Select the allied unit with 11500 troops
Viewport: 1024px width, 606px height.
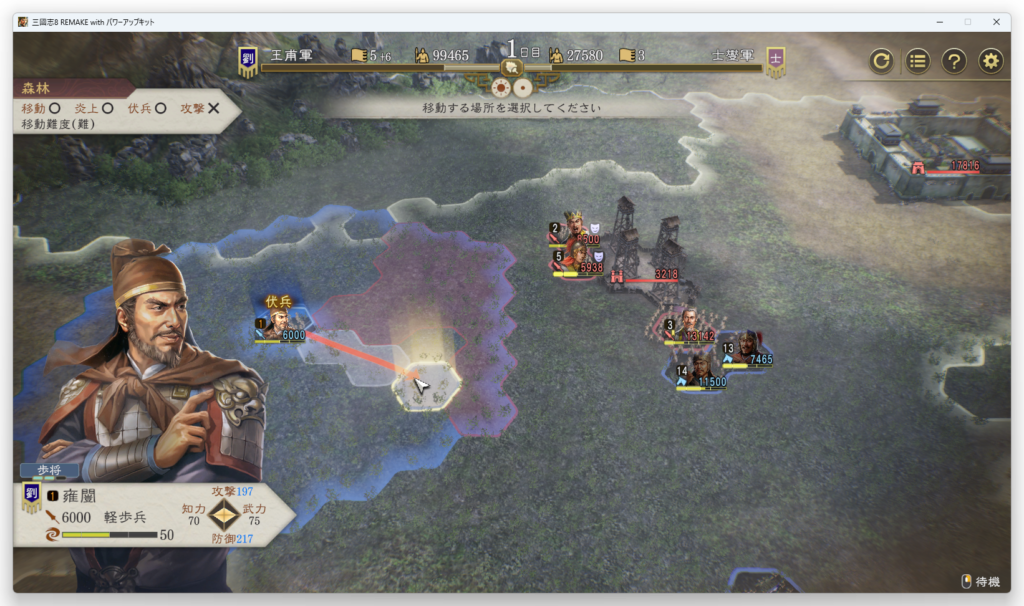pos(698,371)
